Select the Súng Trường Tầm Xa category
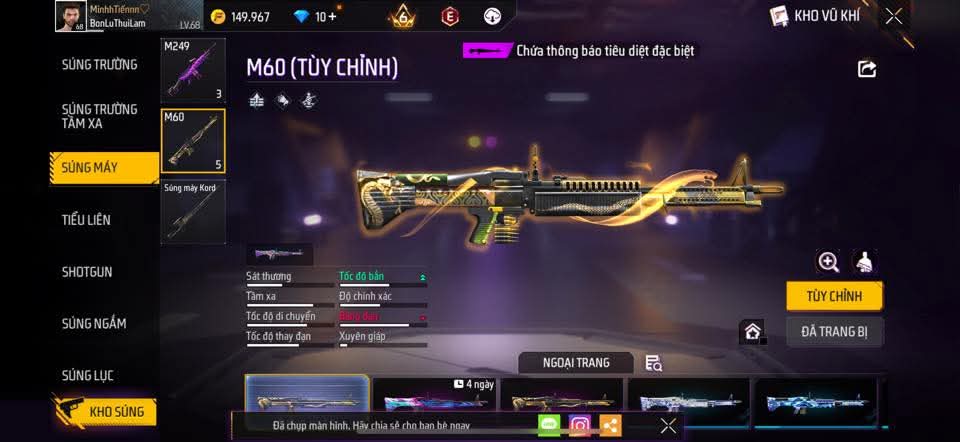This screenshot has height=442, width=960. 99,115
